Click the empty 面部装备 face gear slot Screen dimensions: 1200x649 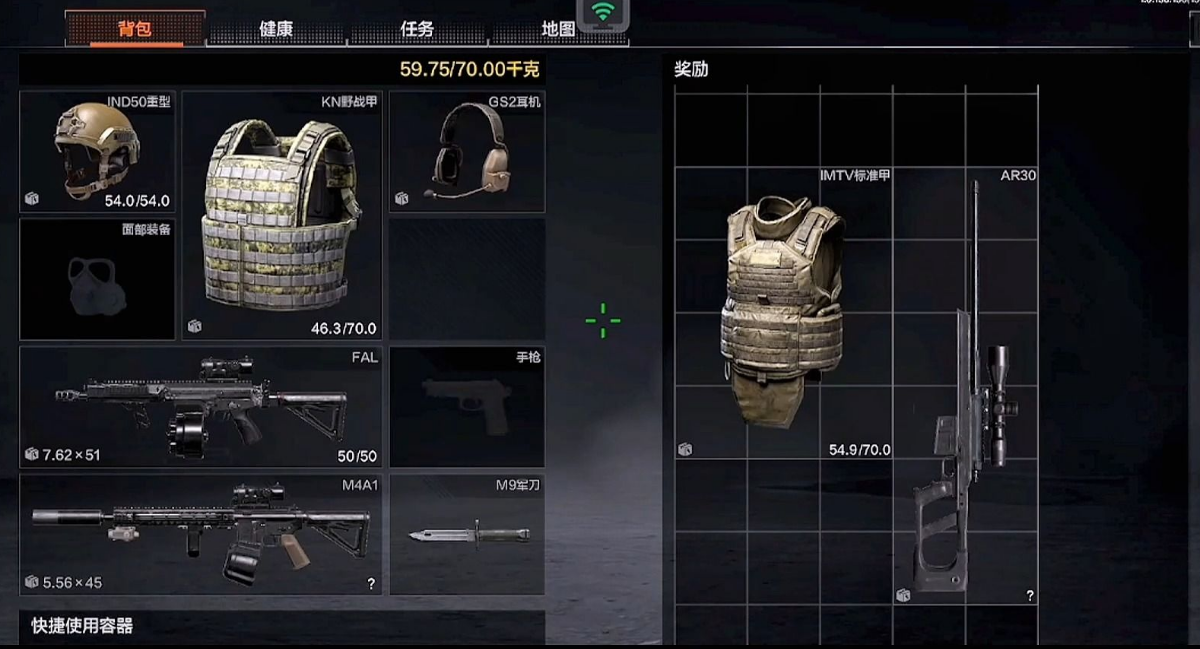tap(97, 280)
